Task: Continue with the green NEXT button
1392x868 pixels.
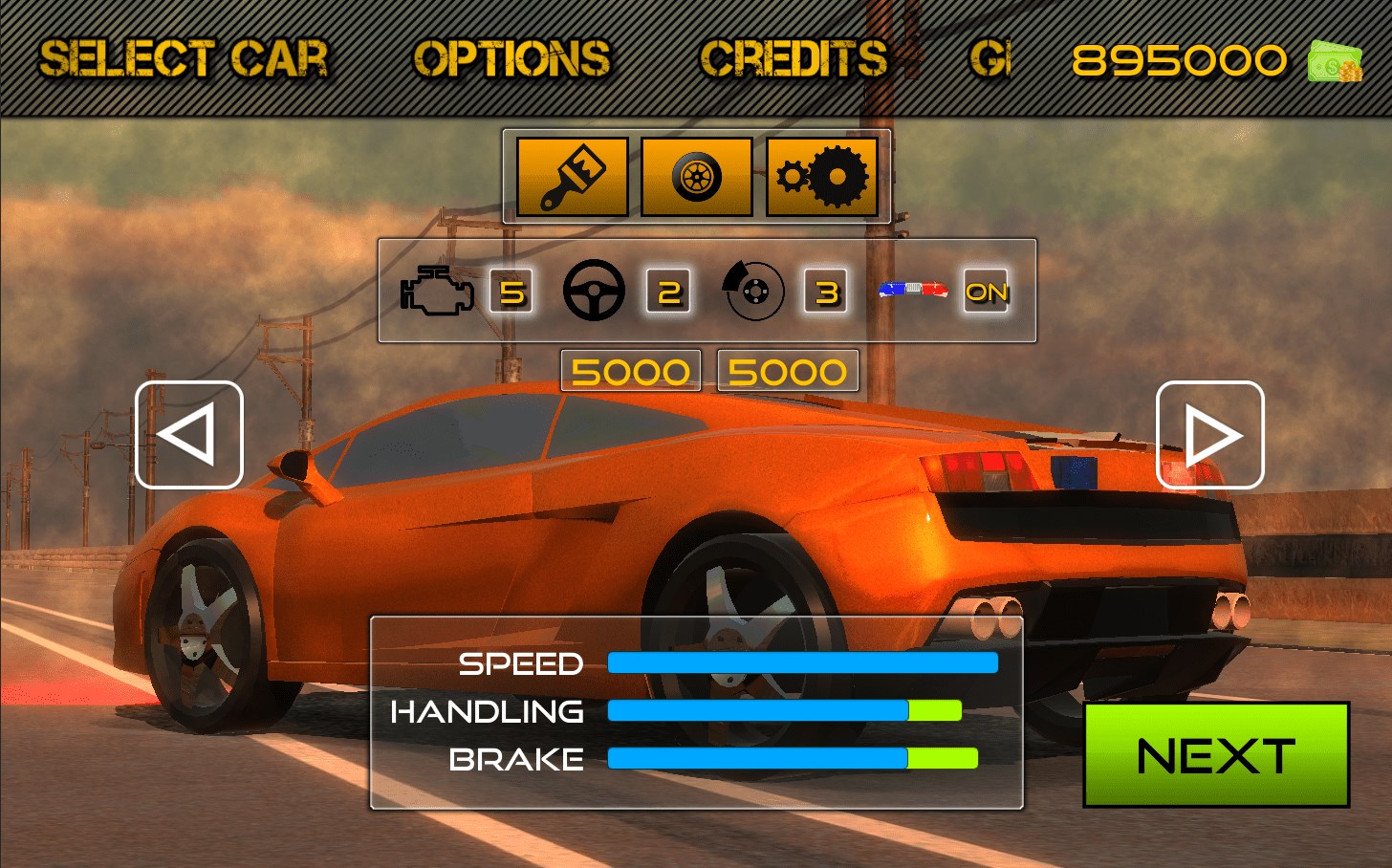Action: (x=1216, y=755)
